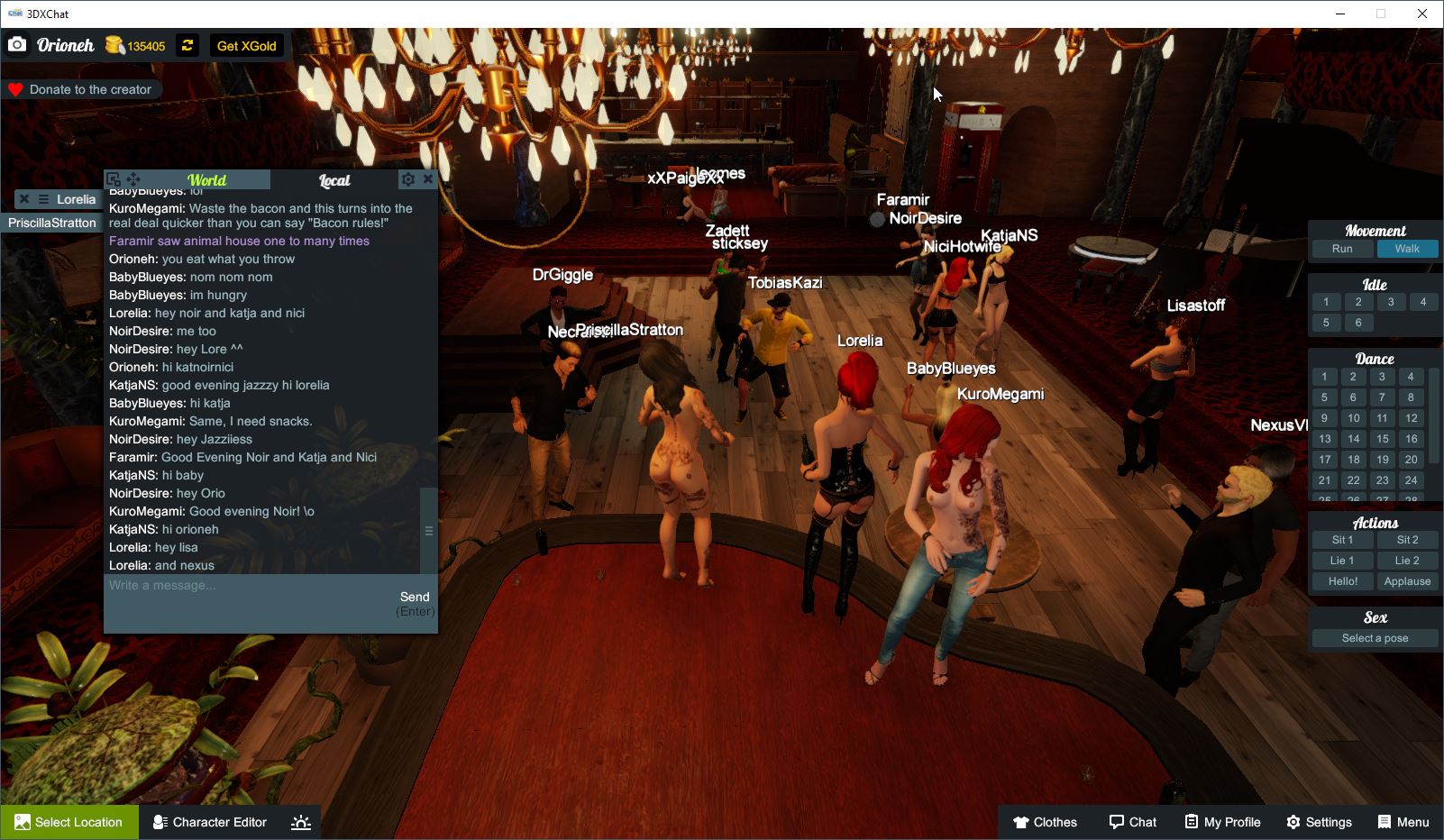Open the PriscillaStratton conversation tab
Viewport: 1444px width, 840px height.
(50, 223)
